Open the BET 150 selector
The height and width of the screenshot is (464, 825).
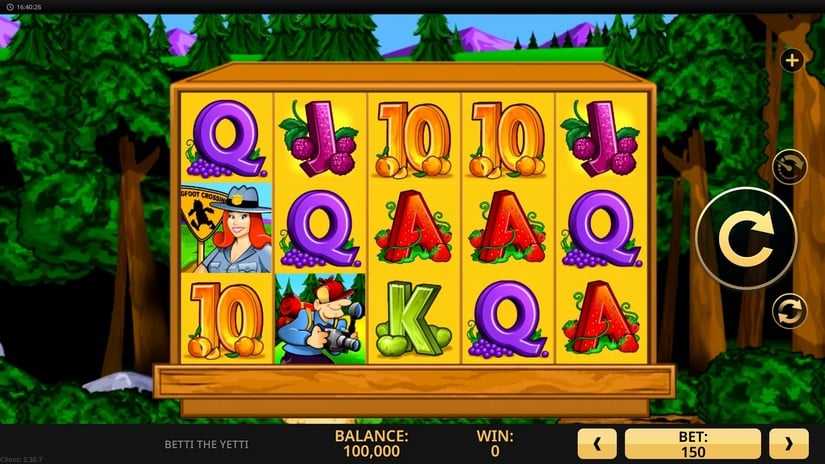point(692,443)
